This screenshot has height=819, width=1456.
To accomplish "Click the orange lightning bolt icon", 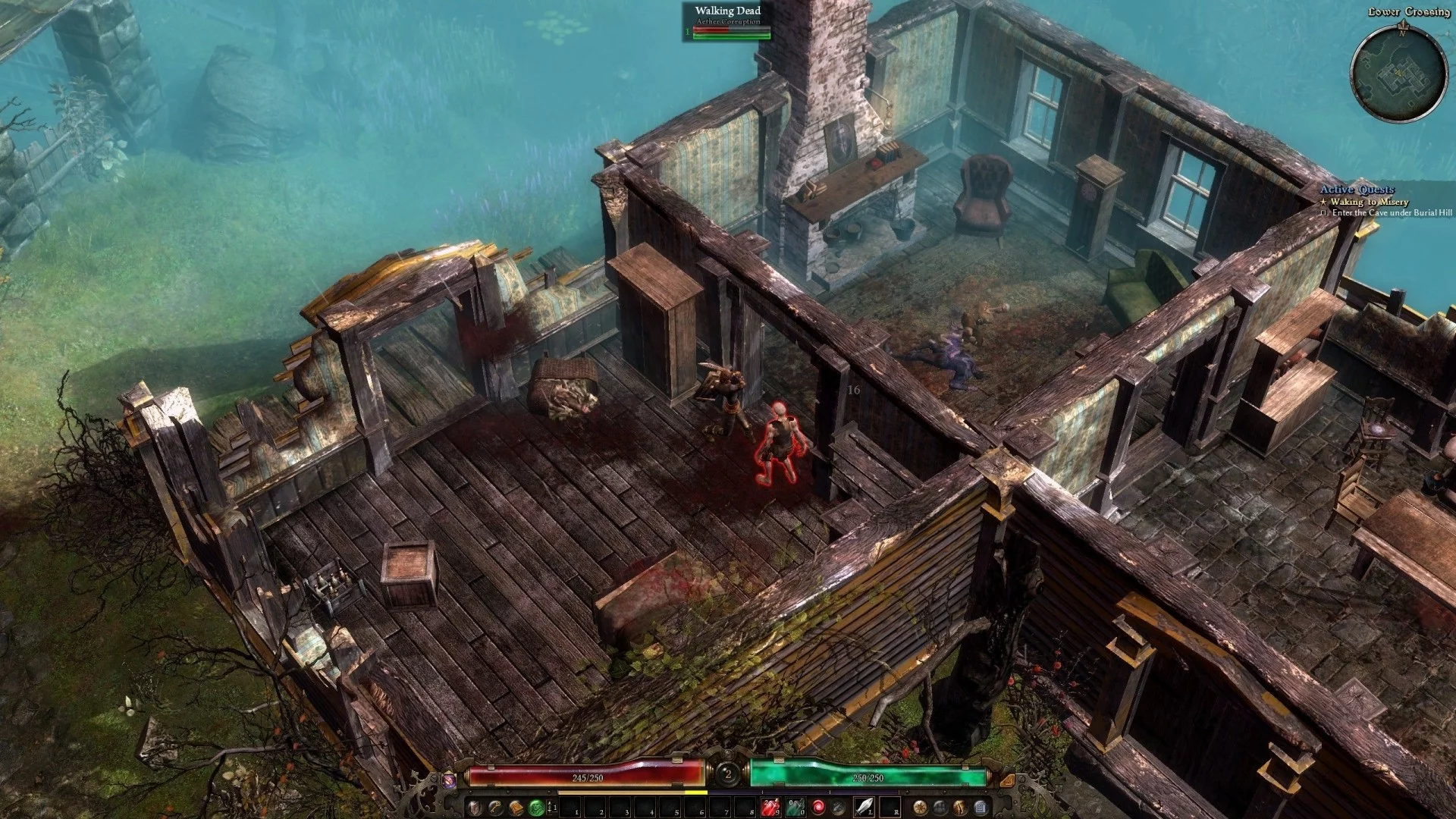I will click(959, 808).
